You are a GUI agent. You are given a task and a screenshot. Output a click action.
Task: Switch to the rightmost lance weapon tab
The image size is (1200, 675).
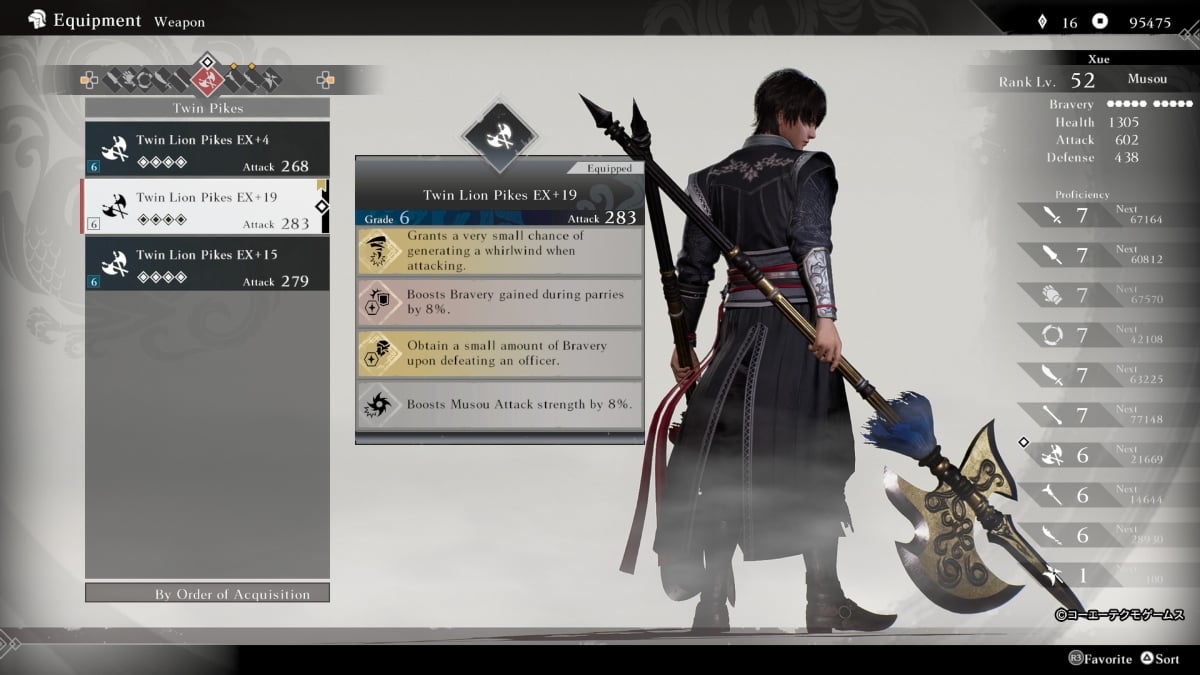click(x=270, y=78)
